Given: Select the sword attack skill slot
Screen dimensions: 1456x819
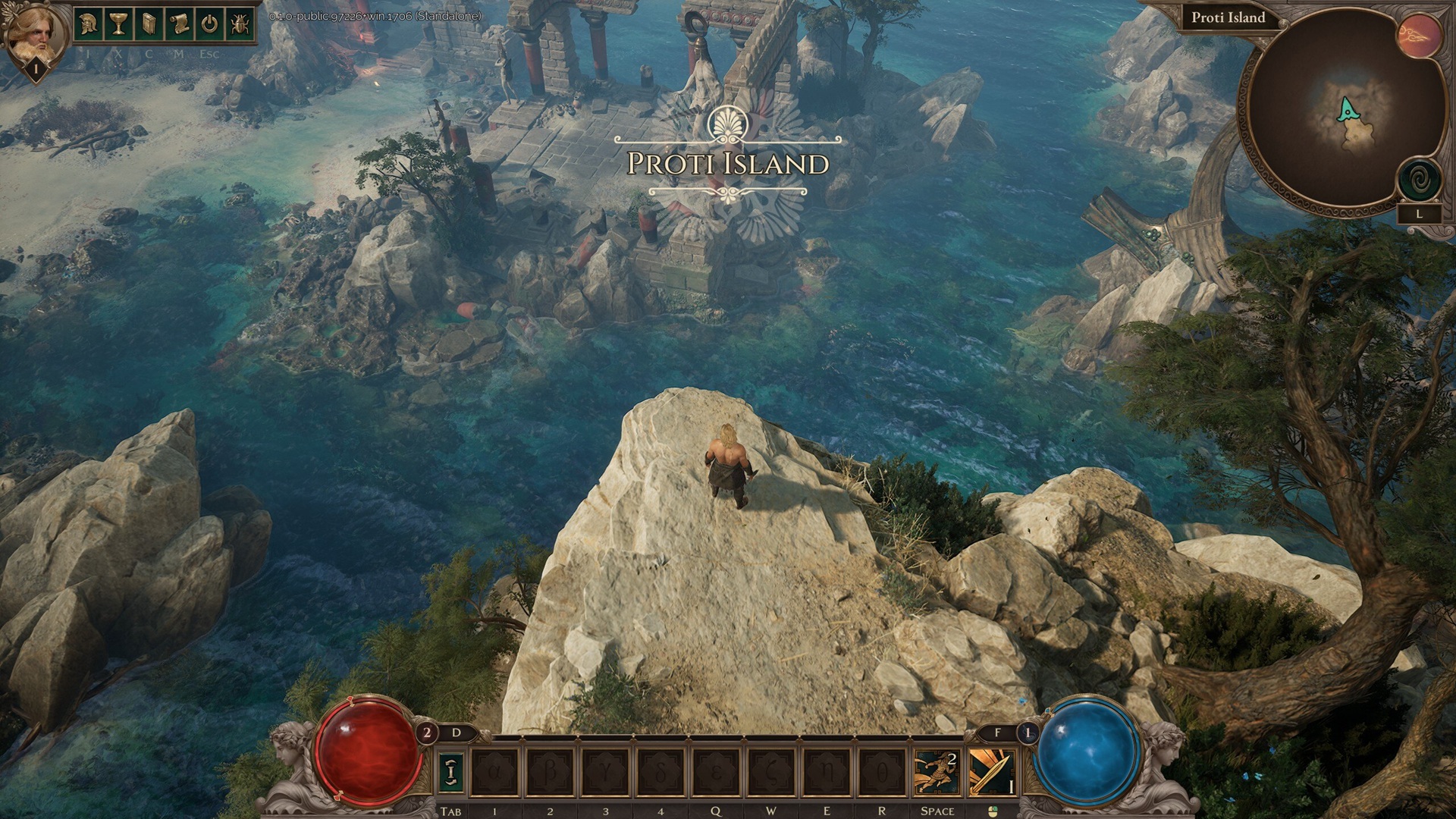Looking at the screenshot, I should [x=992, y=773].
